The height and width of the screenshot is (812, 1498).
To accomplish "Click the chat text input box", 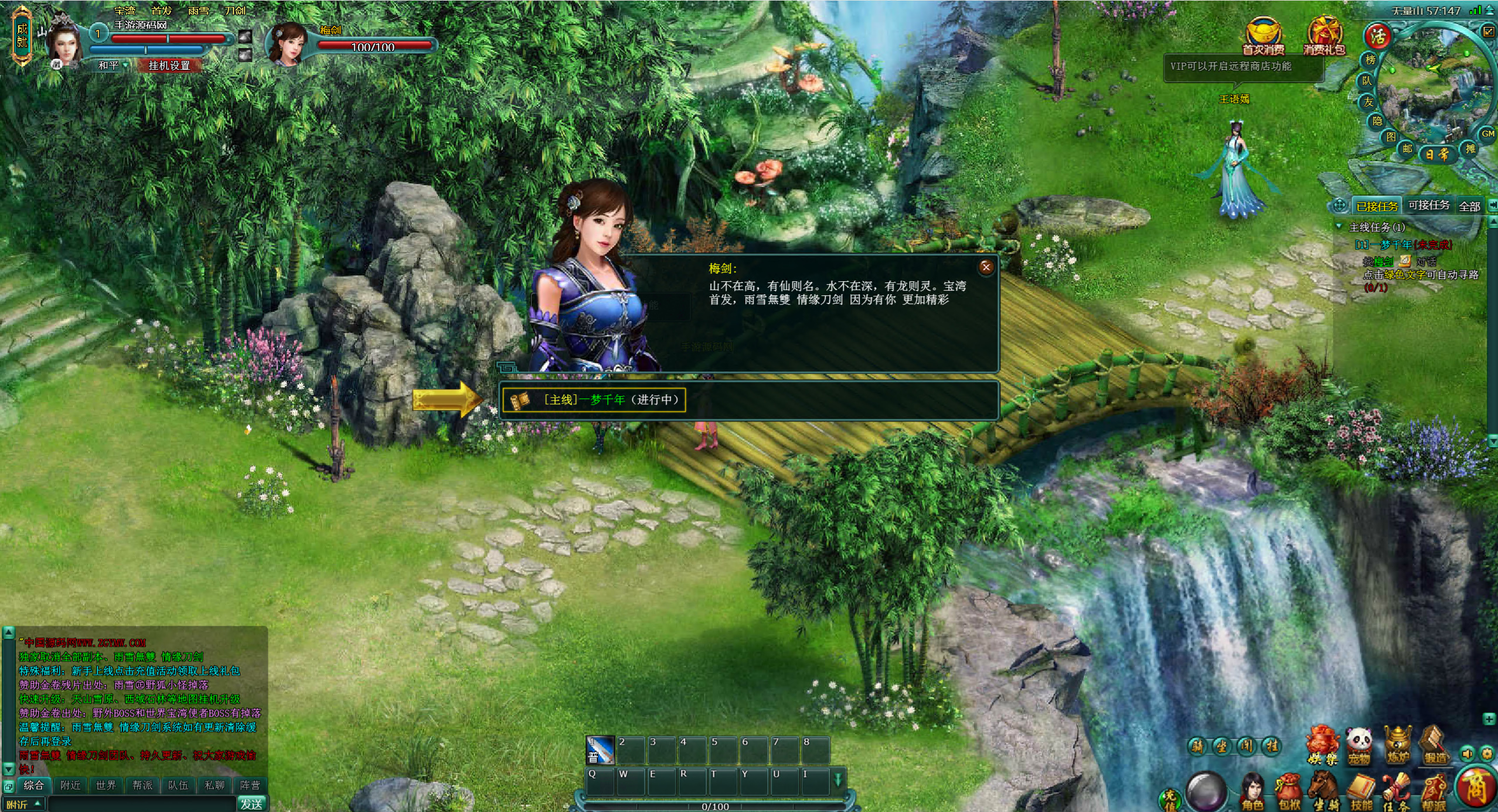I will coord(141,804).
